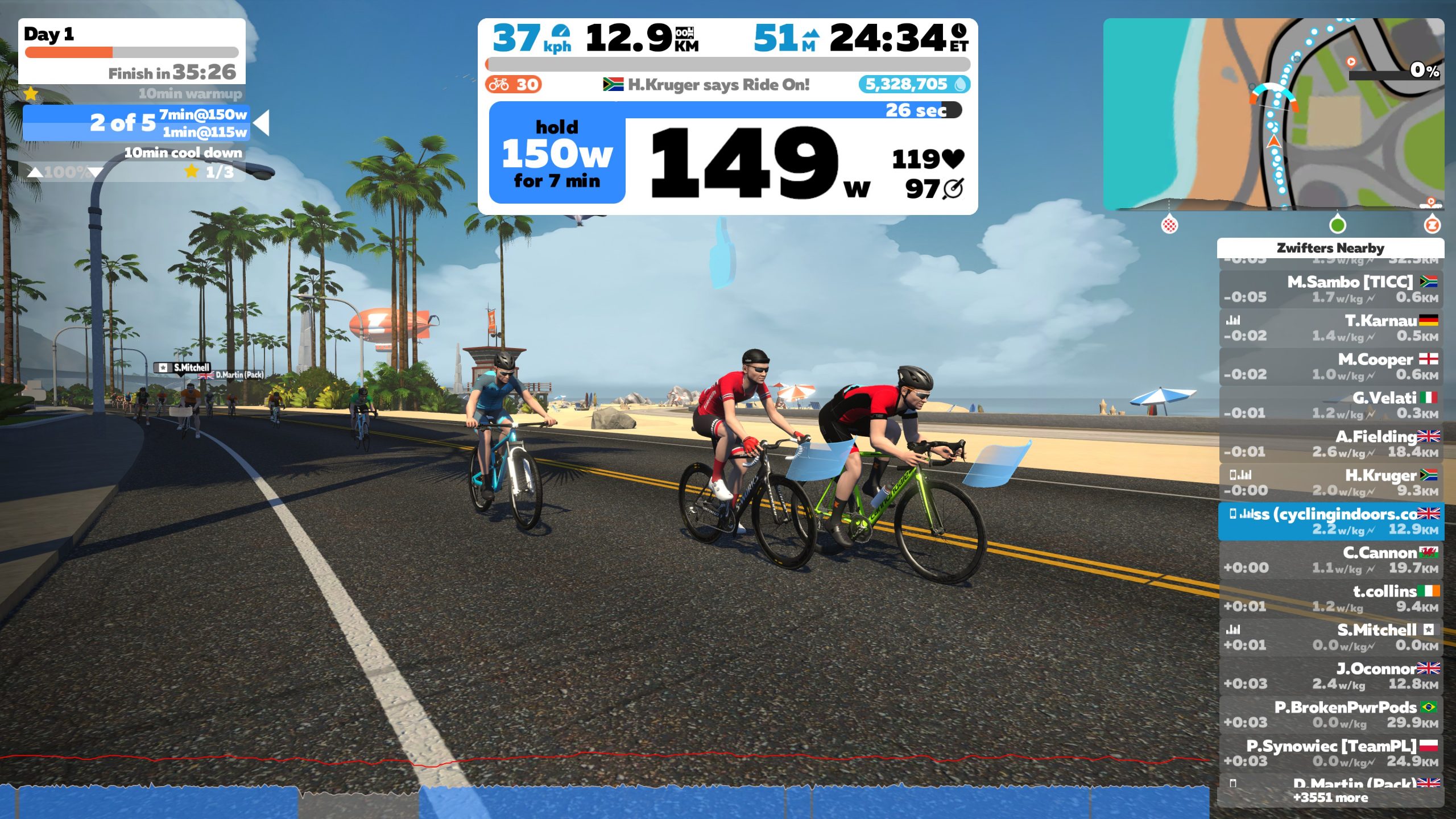
Task: Choose P.Synowiec [TeamPL] in Zwifters Nearby
Action: pyautogui.click(x=1330, y=753)
